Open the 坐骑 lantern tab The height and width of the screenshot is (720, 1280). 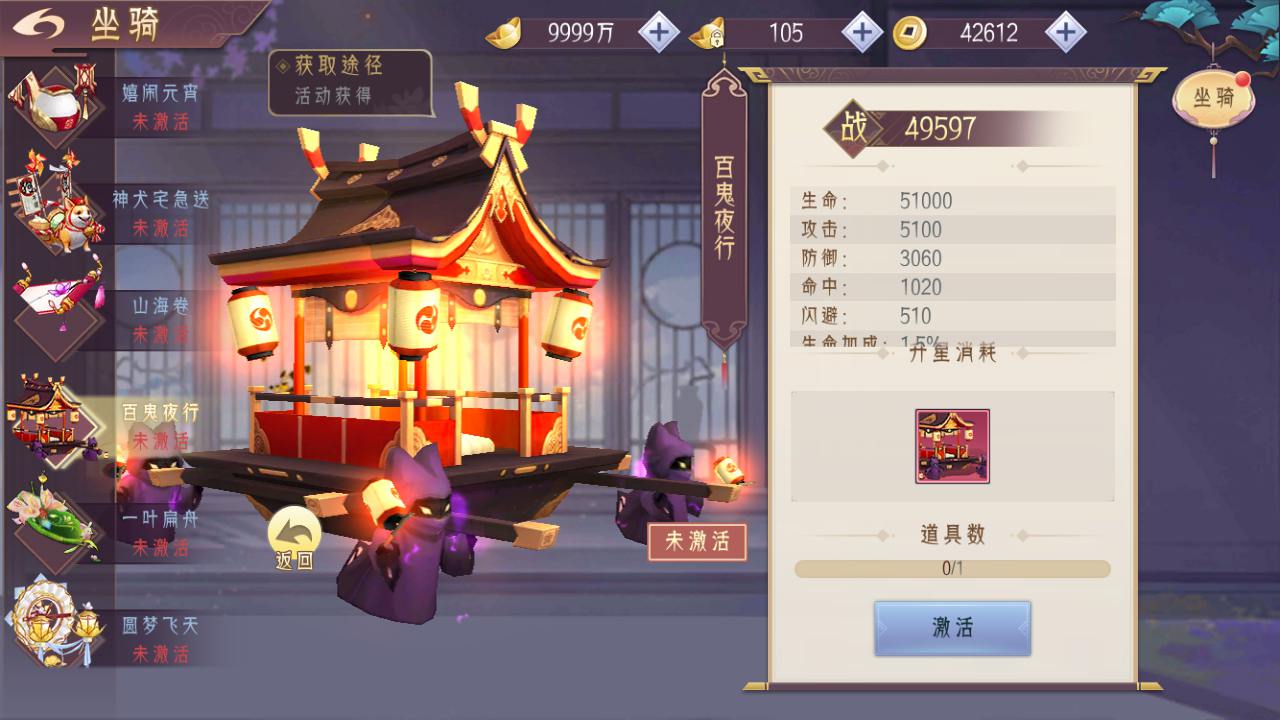point(1212,99)
